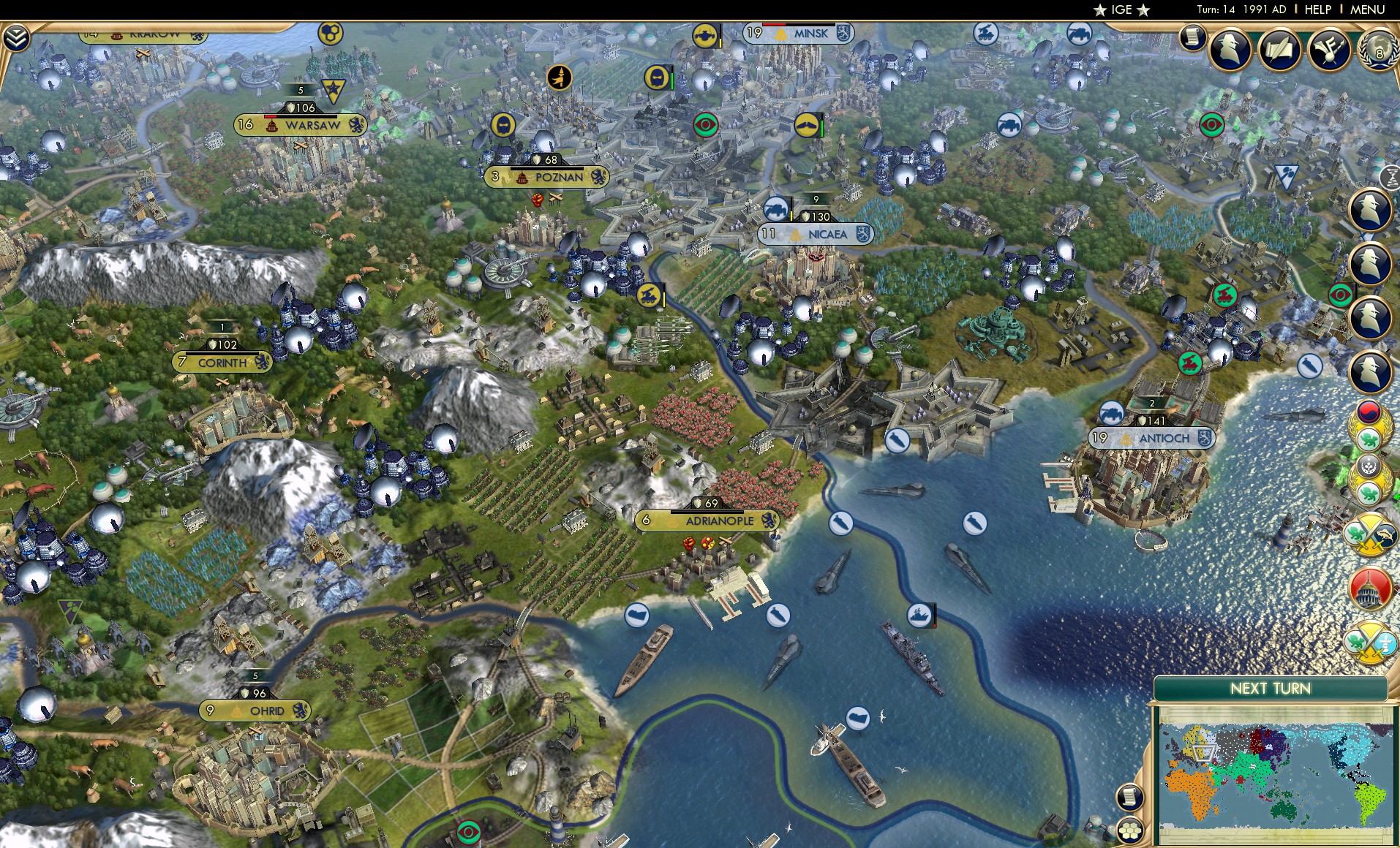The width and height of the screenshot is (1400, 848).
Task: Open the MENU in the top bar
Action: 1367,10
